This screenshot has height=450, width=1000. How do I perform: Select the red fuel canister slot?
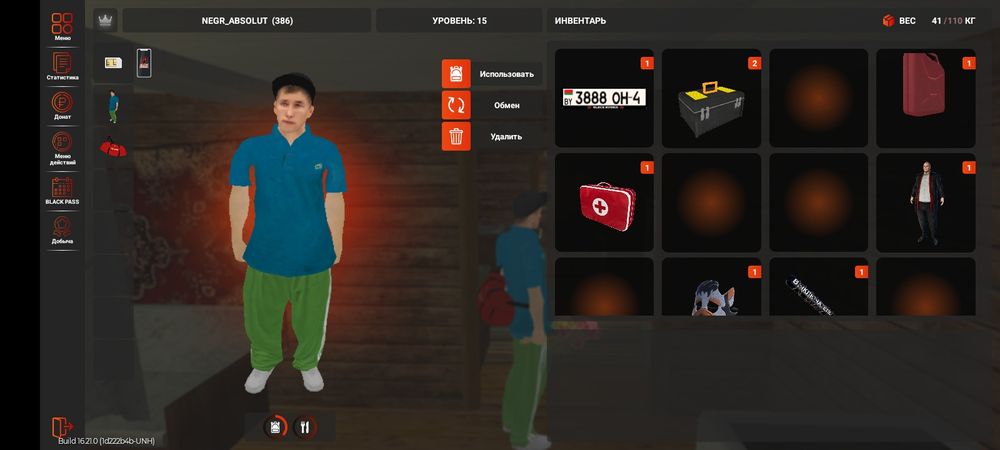(x=925, y=98)
